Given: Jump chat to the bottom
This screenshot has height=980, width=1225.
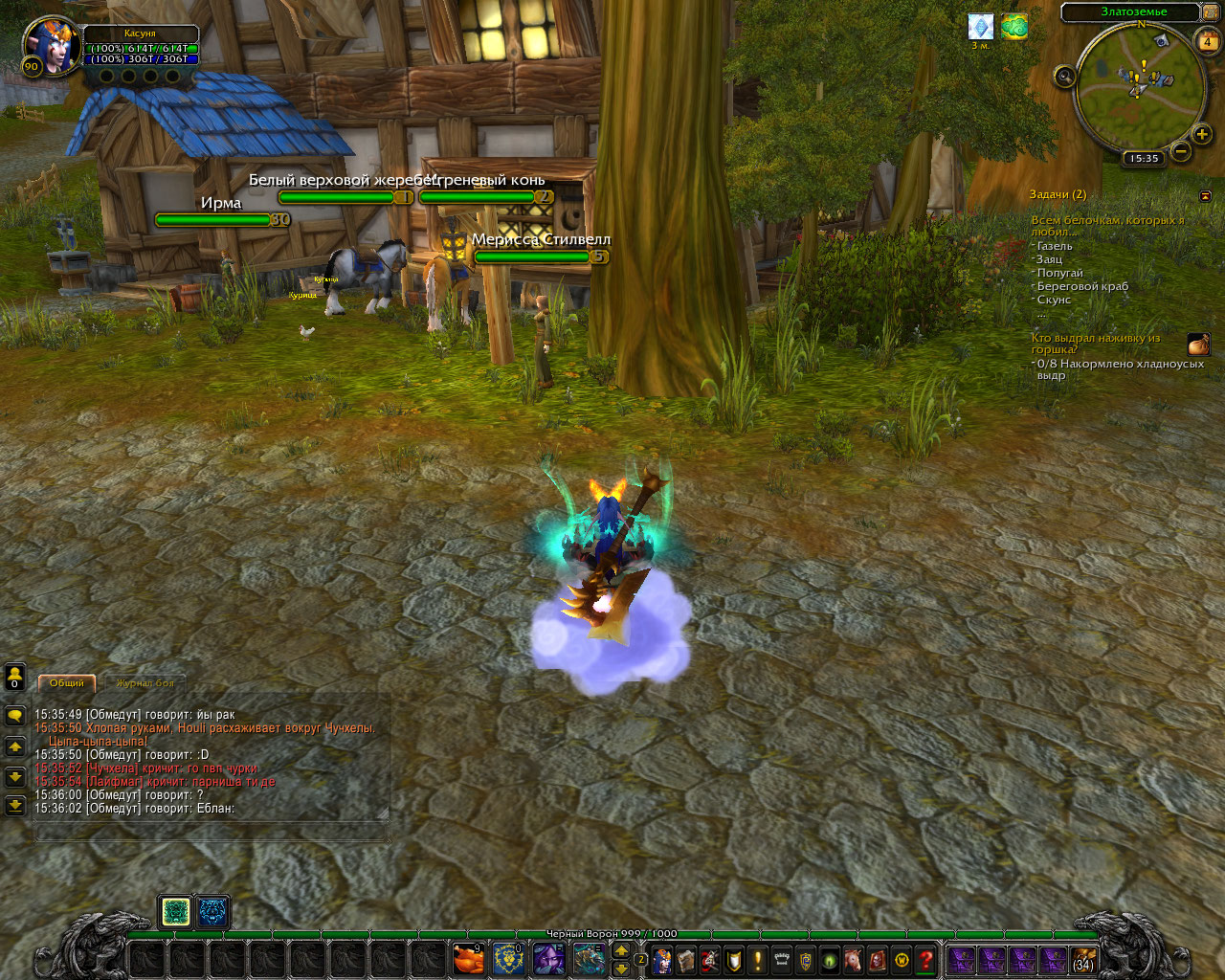Looking at the screenshot, I should [15, 806].
